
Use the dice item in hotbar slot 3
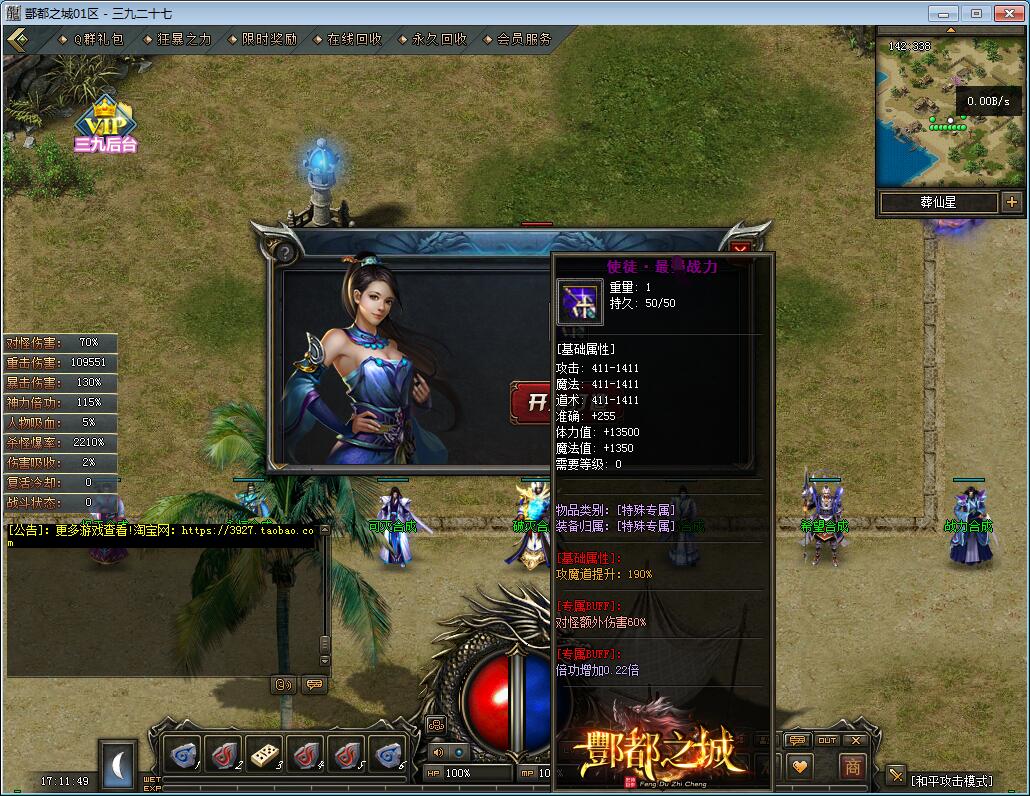coord(265,753)
